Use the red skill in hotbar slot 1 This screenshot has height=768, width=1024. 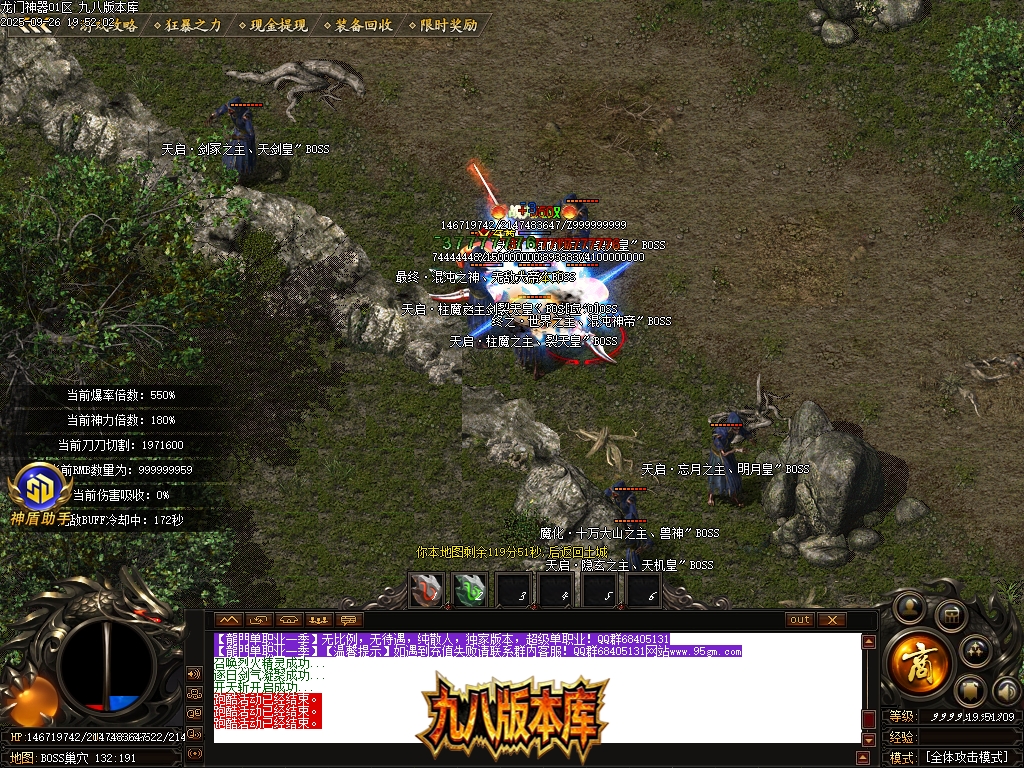point(428,590)
